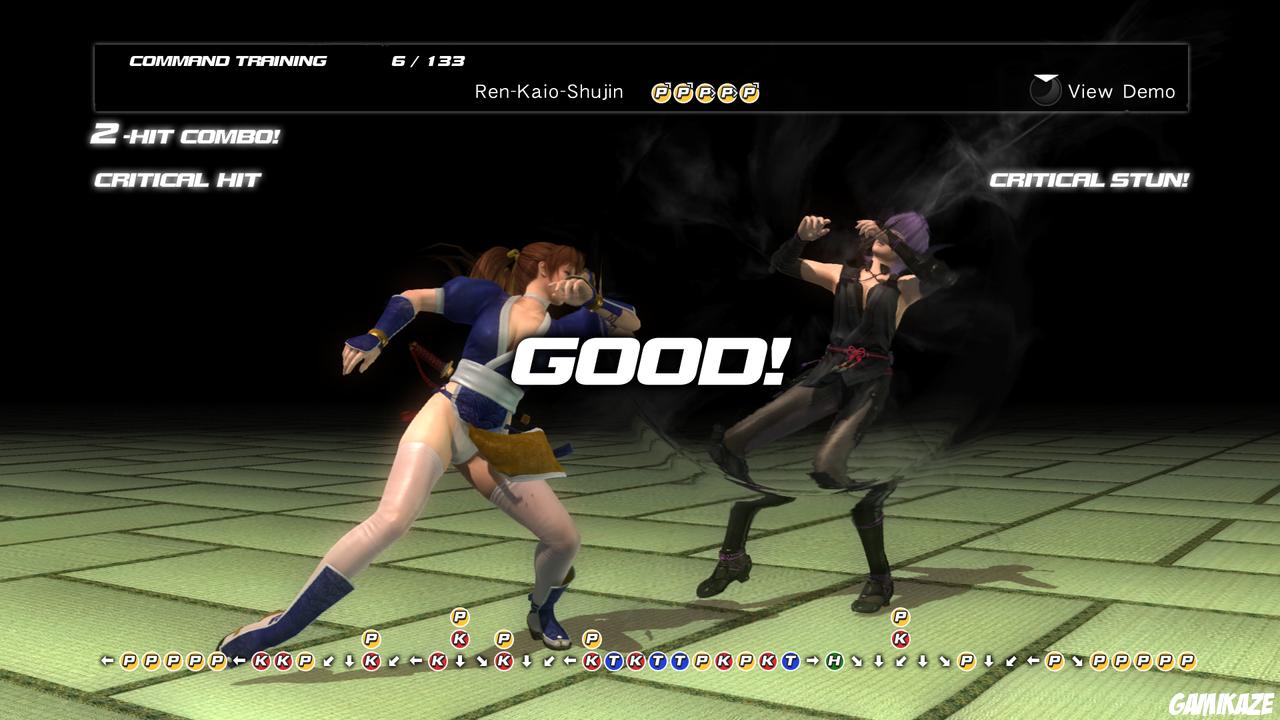Click the GOOD! result text

tap(651, 362)
